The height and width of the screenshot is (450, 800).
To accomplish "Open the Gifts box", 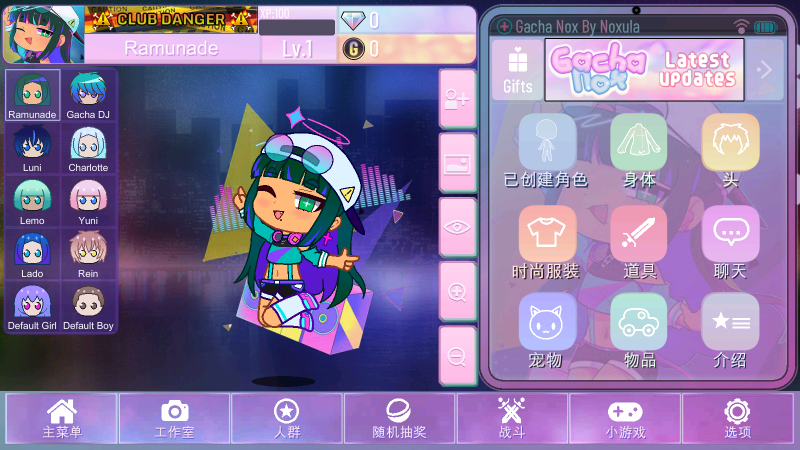I will 518,70.
